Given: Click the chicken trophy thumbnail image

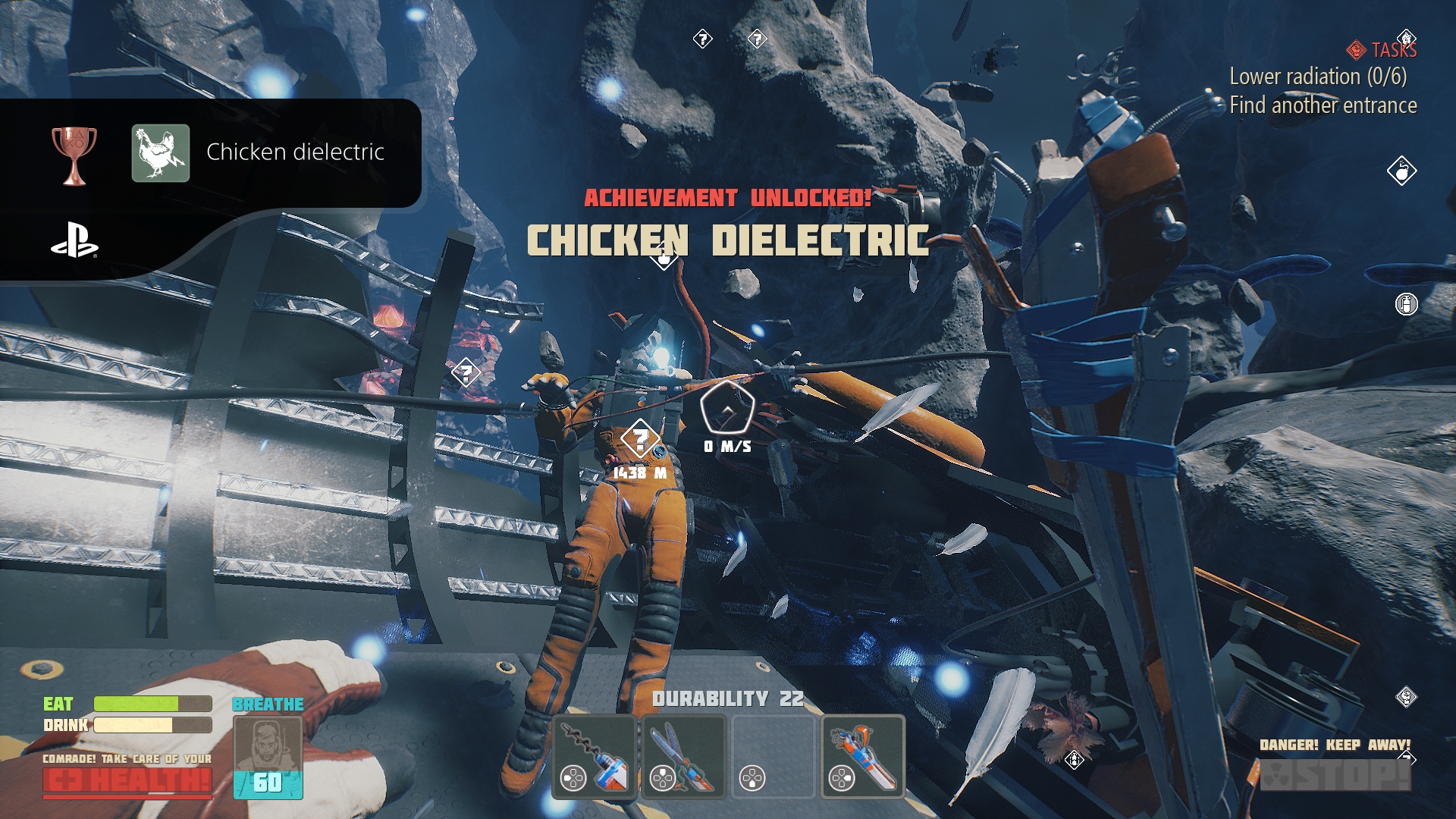Looking at the screenshot, I should [161, 153].
